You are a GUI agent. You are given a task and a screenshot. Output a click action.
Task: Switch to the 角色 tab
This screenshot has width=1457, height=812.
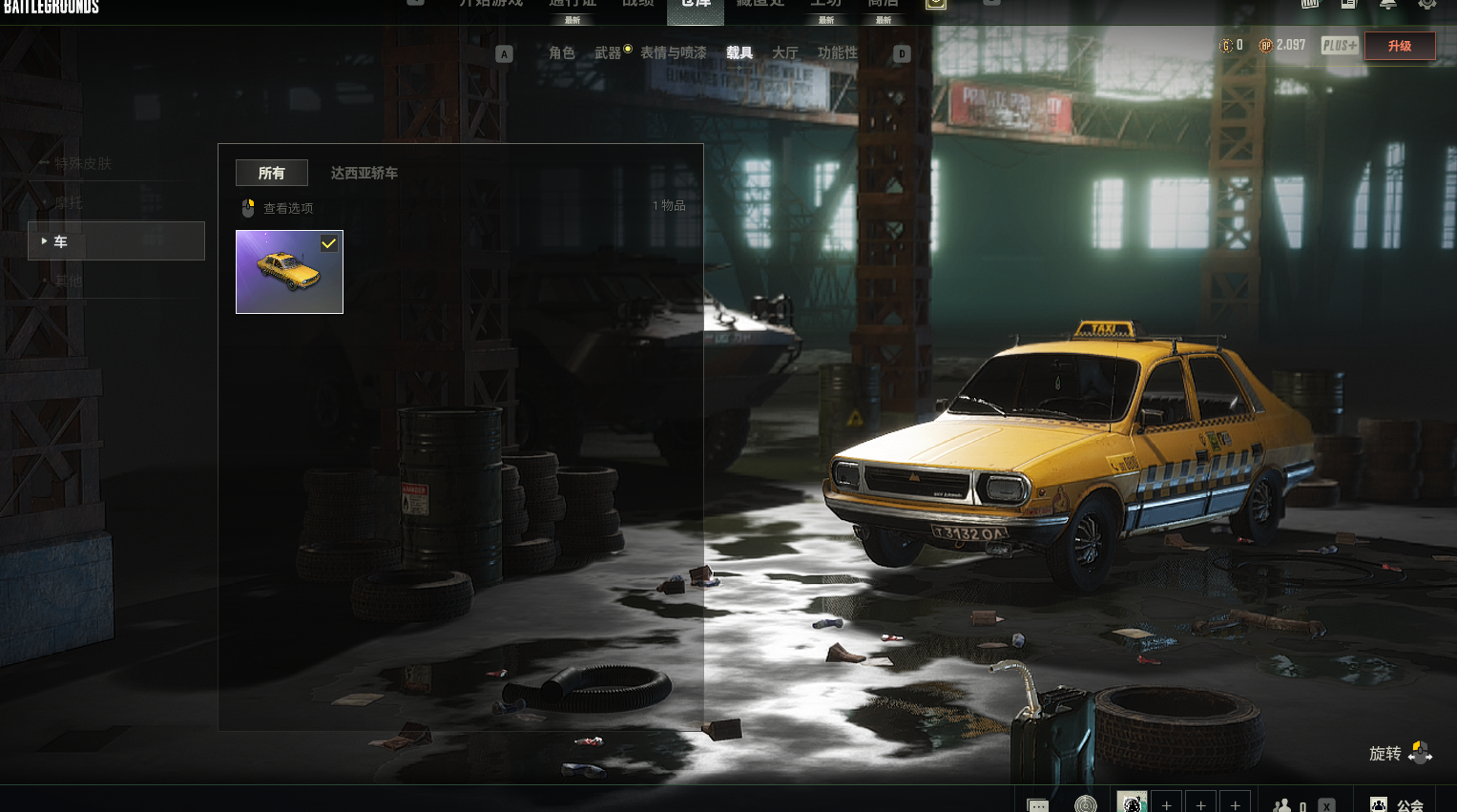point(561,53)
